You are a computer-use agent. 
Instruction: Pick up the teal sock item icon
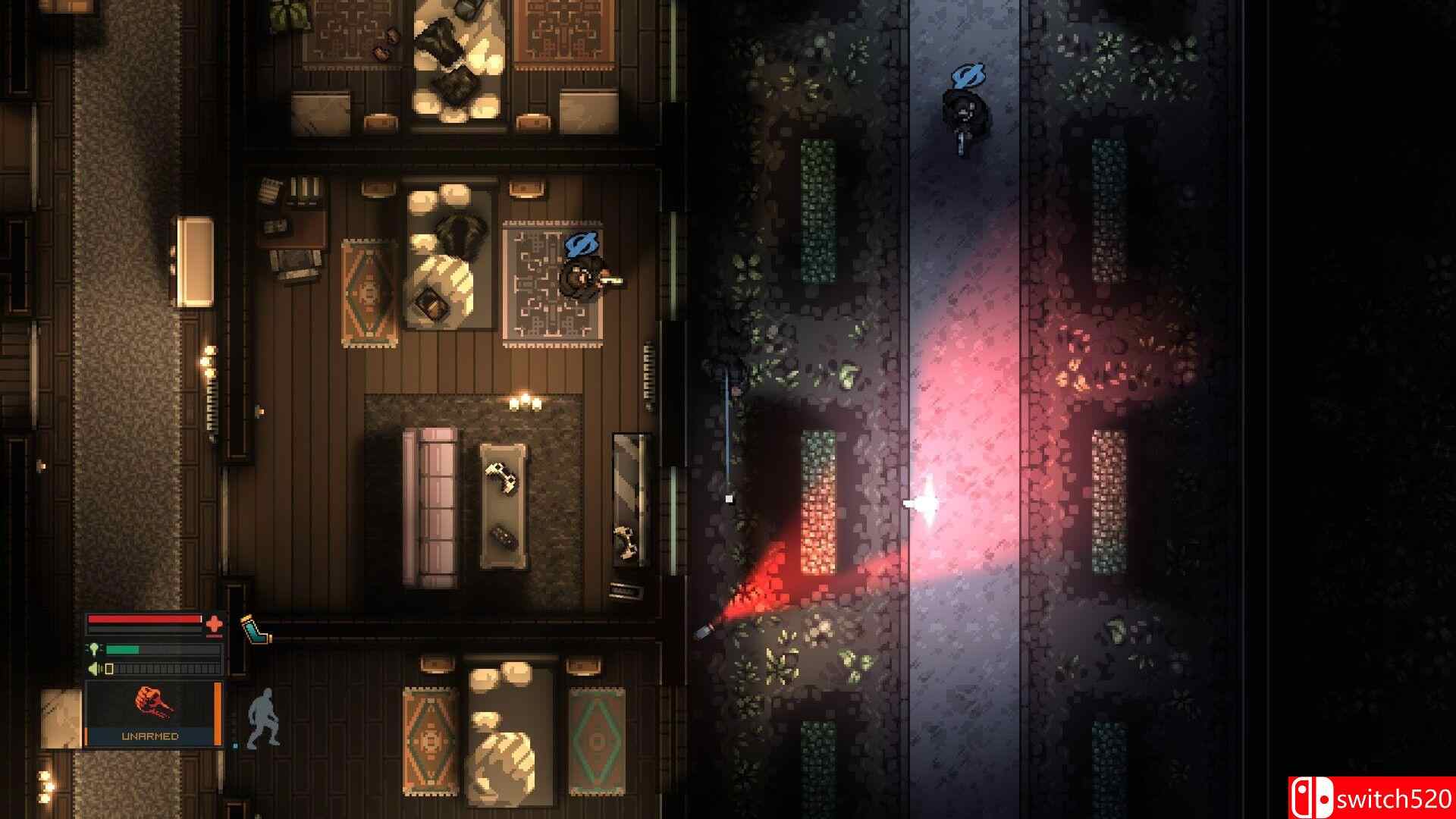255,631
